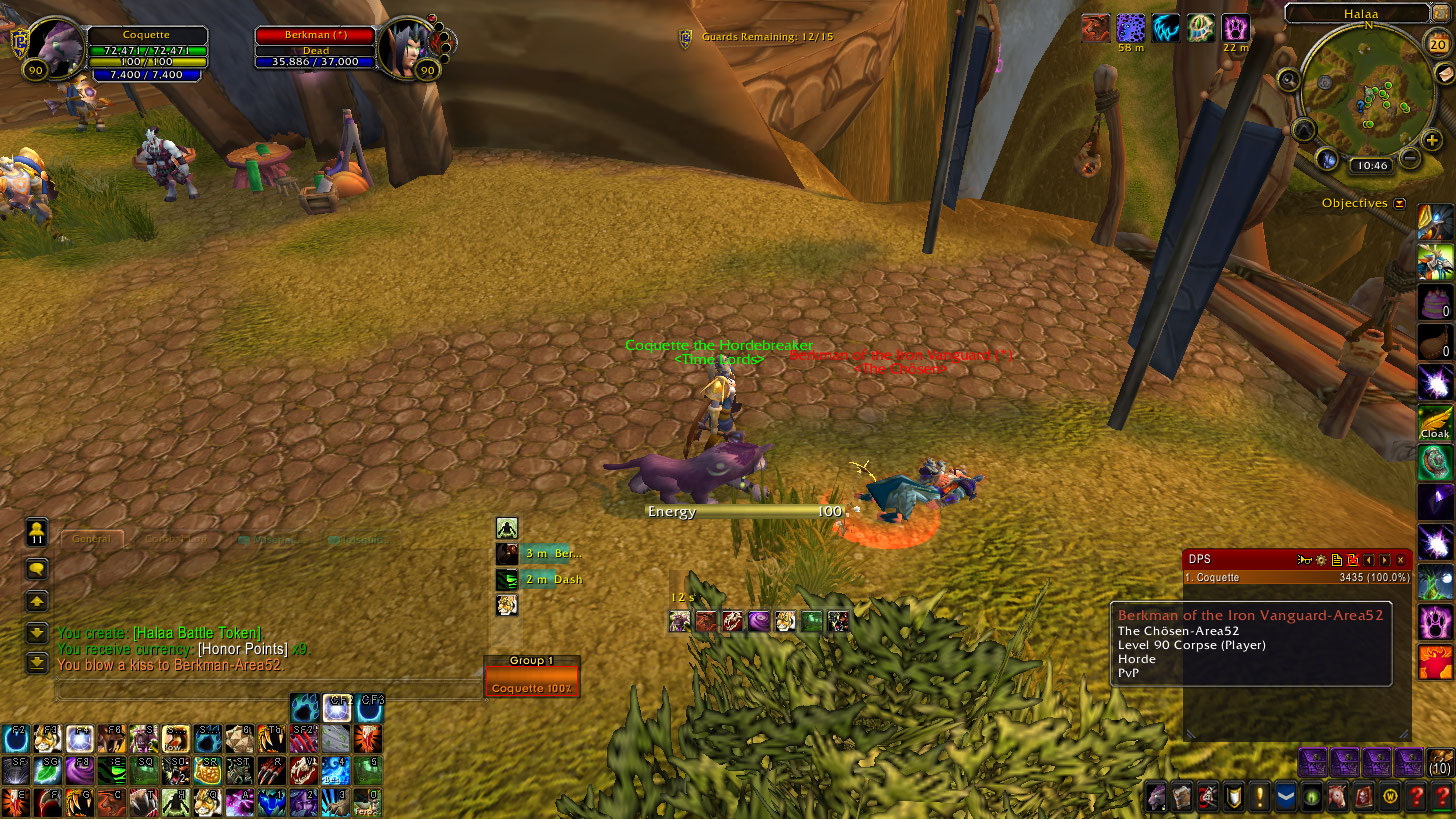The image size is (1456, 819).
Task: Open the chat menu speech bubble button
Action: tap(37, 569)
